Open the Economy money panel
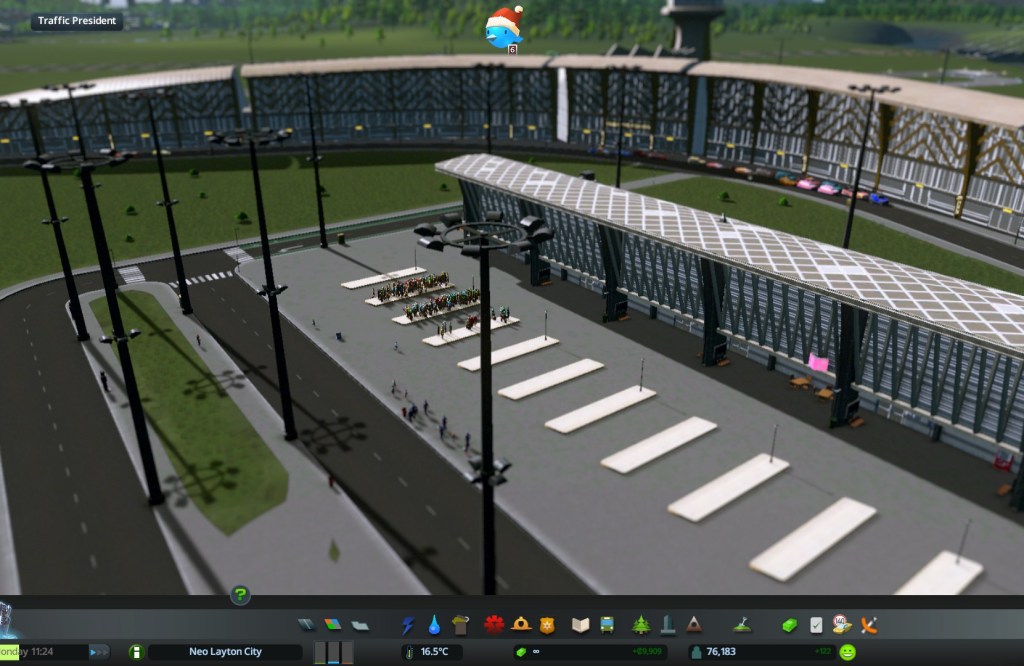The height and width of the screenshot is (666, 1024). pos(790,625)
